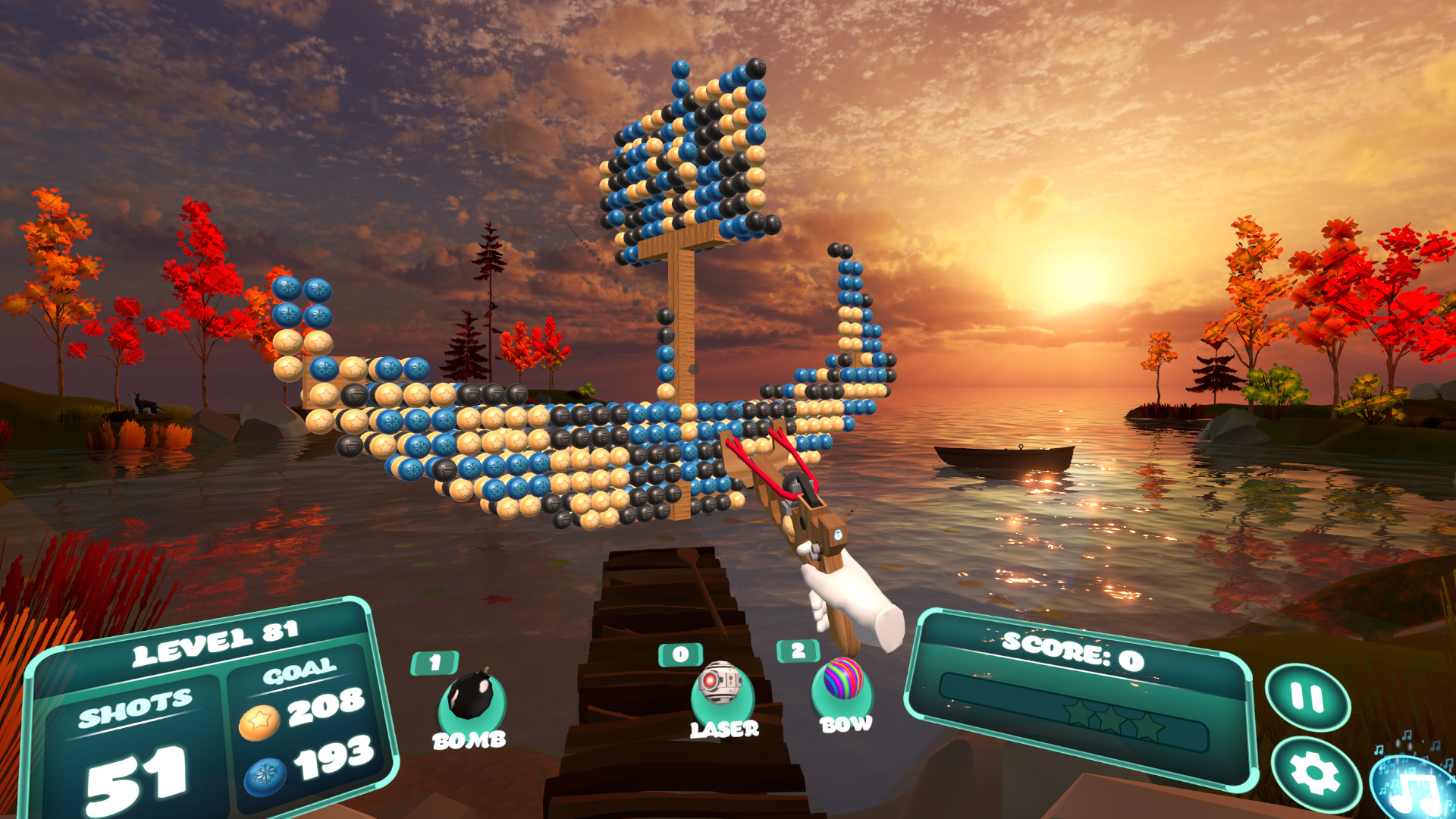Click the SHOTS counter showing 51
The width and height of the screenshot is (1456, 819).
[x=135, y=775]
